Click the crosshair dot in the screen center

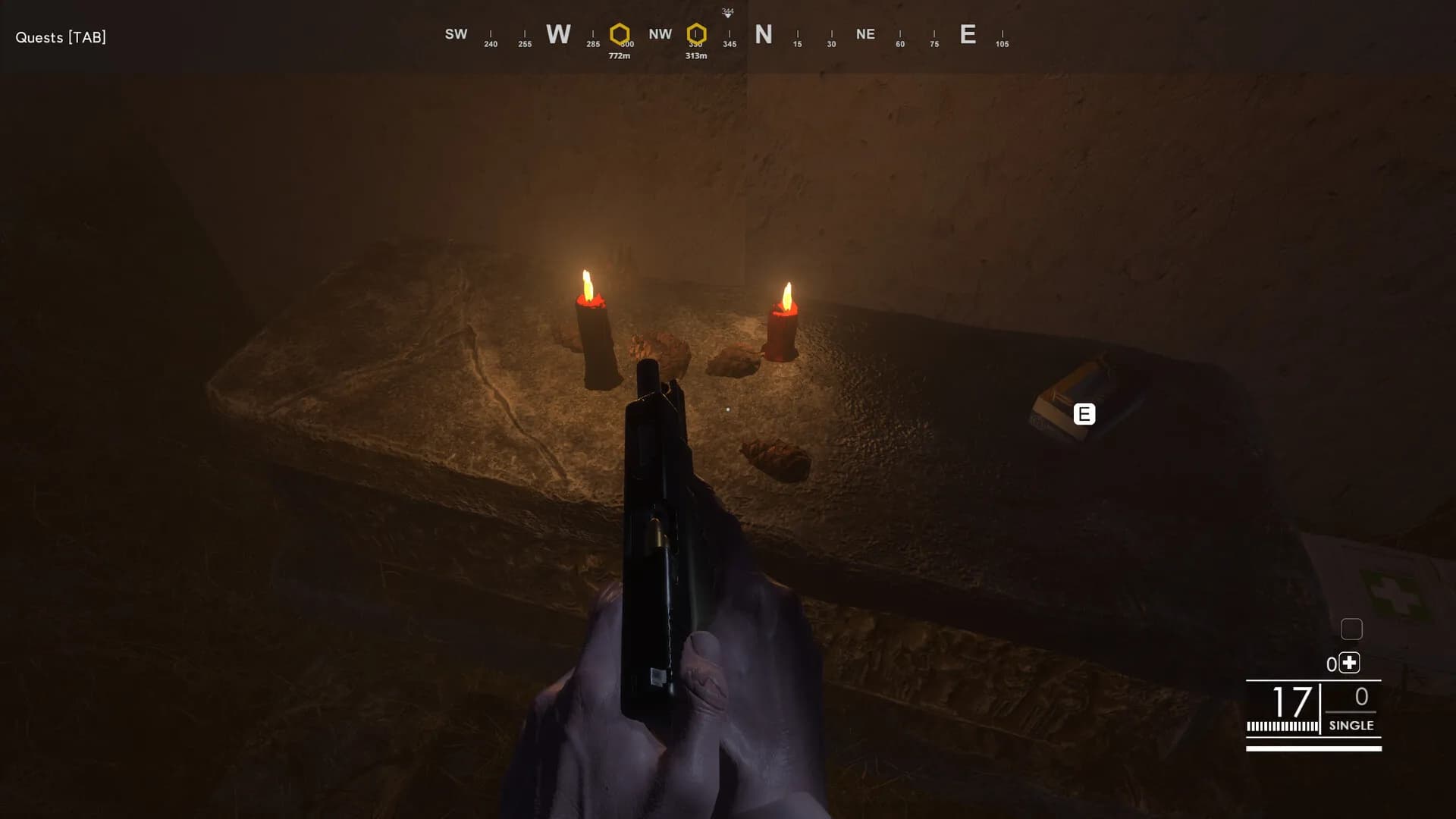[x=728, y=409]
